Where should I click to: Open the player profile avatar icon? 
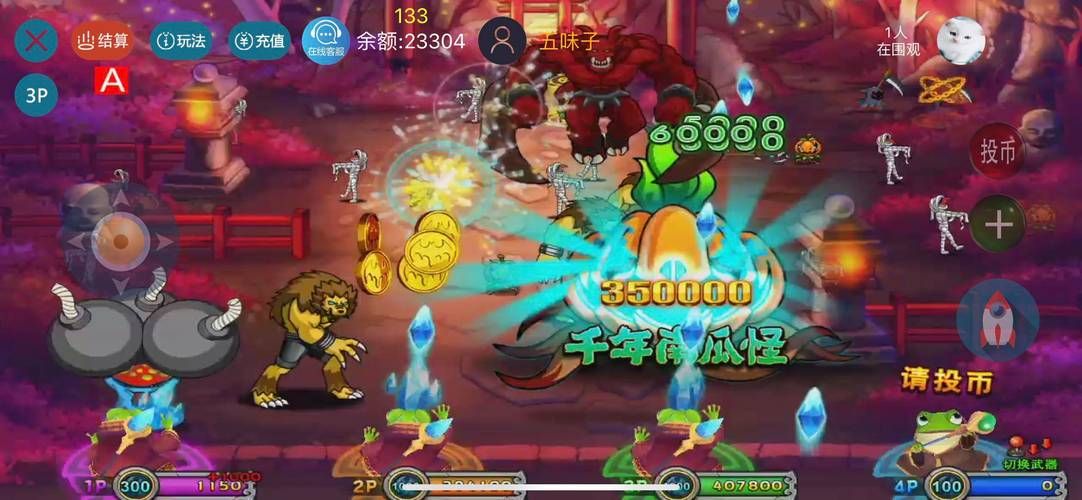[x=502, y=41]
